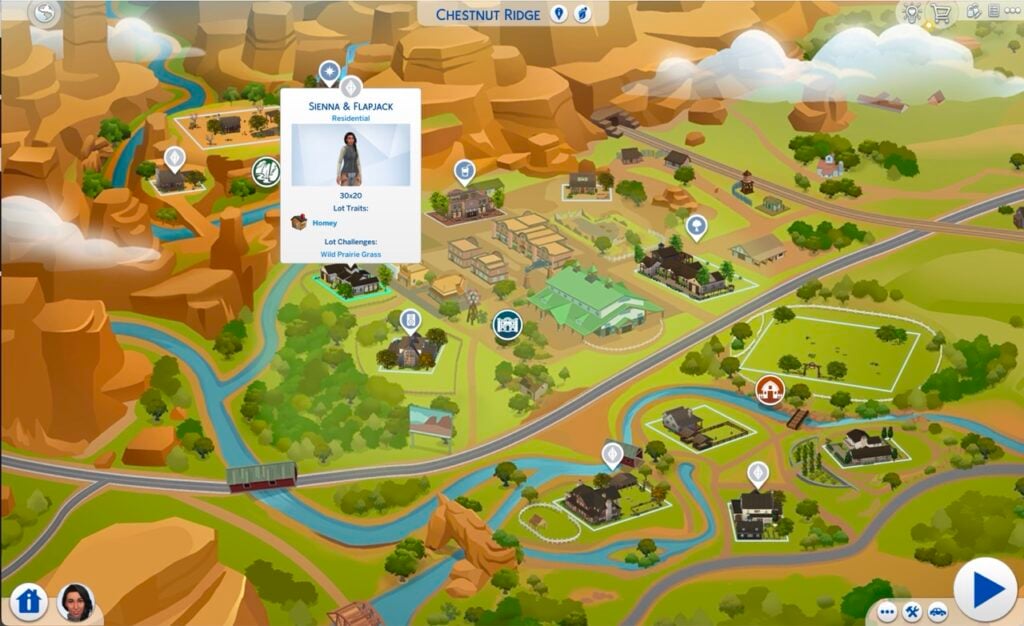Viewport: 1024px width, 626px height.
Task: Select the teal gate venue marker
Action: pos(507,324)
